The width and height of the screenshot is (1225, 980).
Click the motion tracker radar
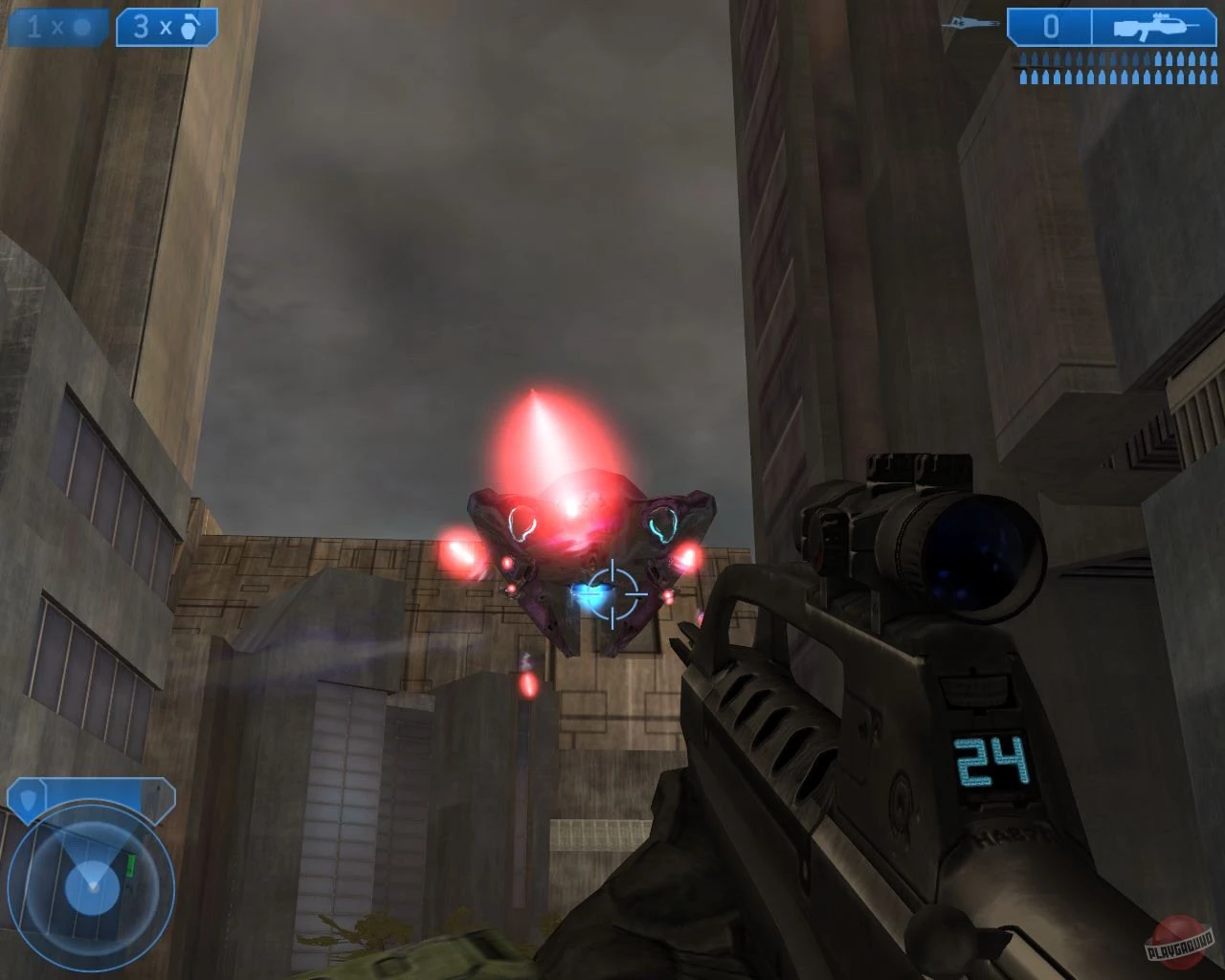(x=93, y=885)
